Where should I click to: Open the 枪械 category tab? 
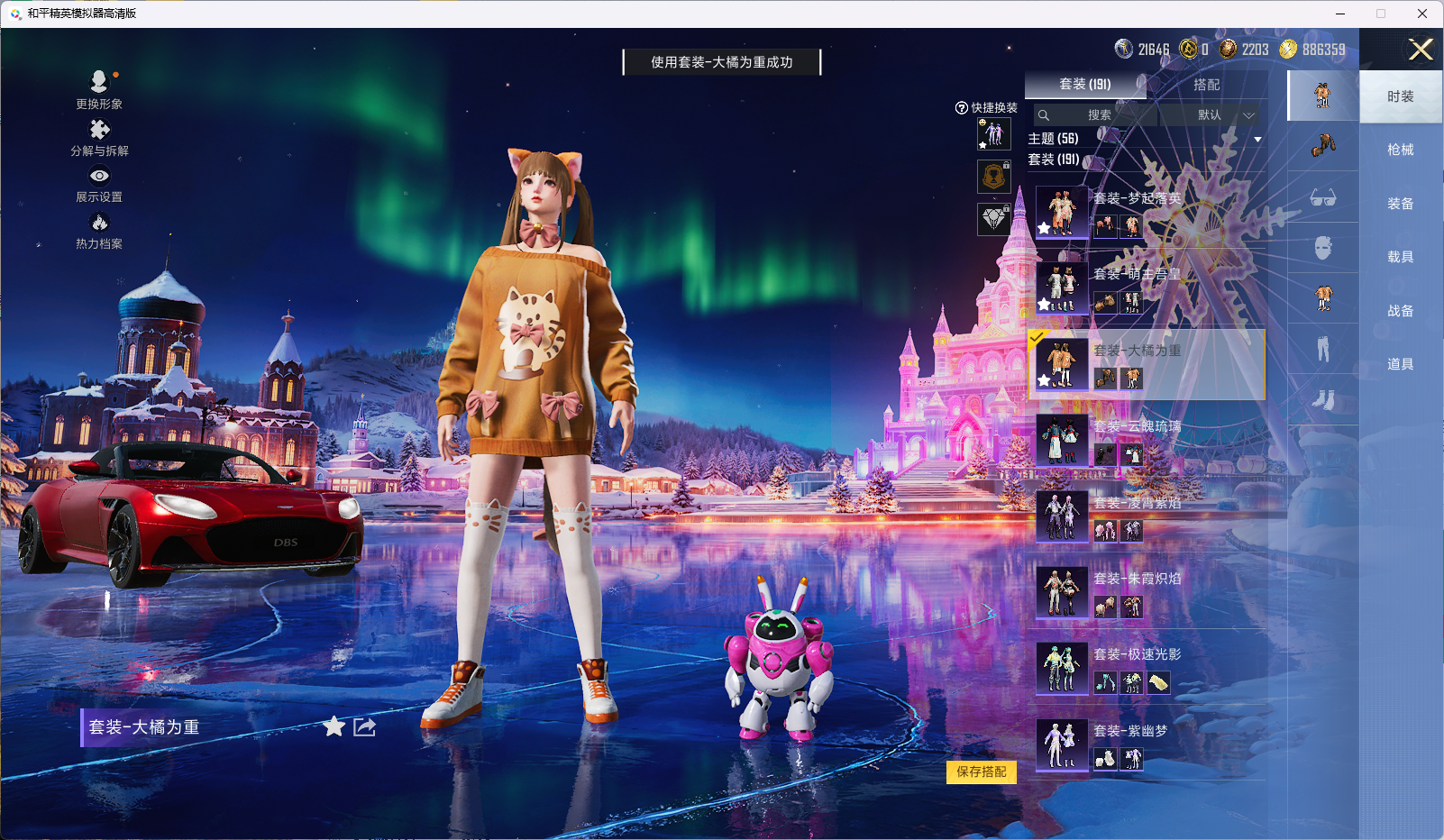pyautogui.click(x=1400, y=149)
